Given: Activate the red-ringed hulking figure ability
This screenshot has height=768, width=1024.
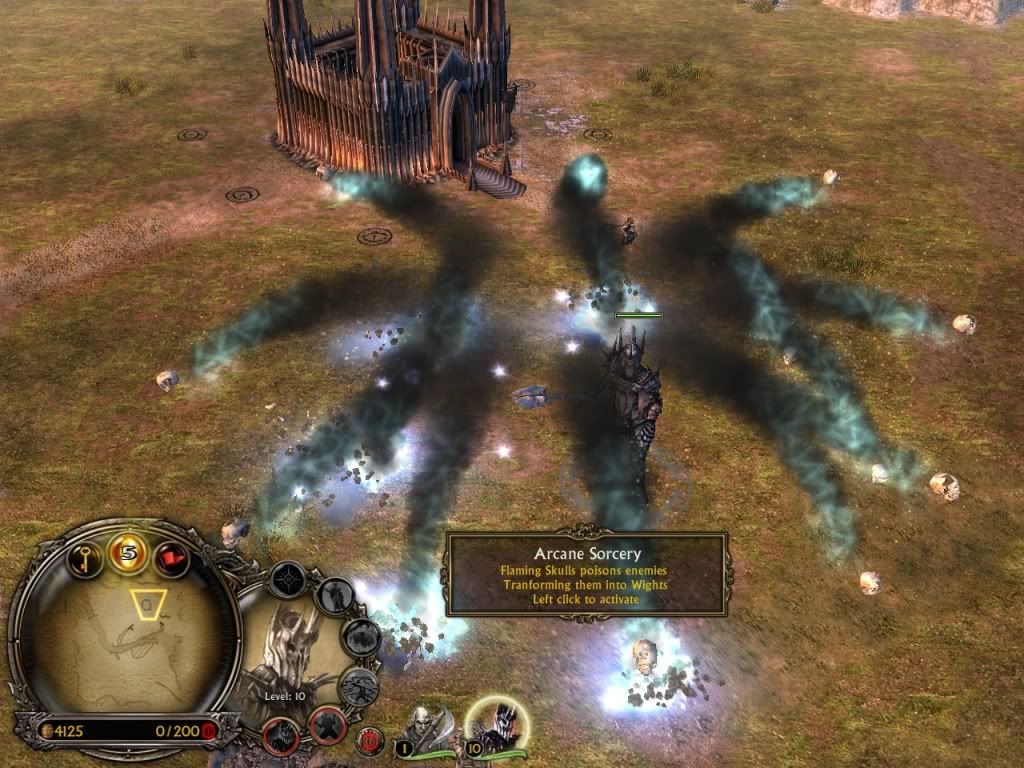Looking at the screenshot, I should [328, 727].
